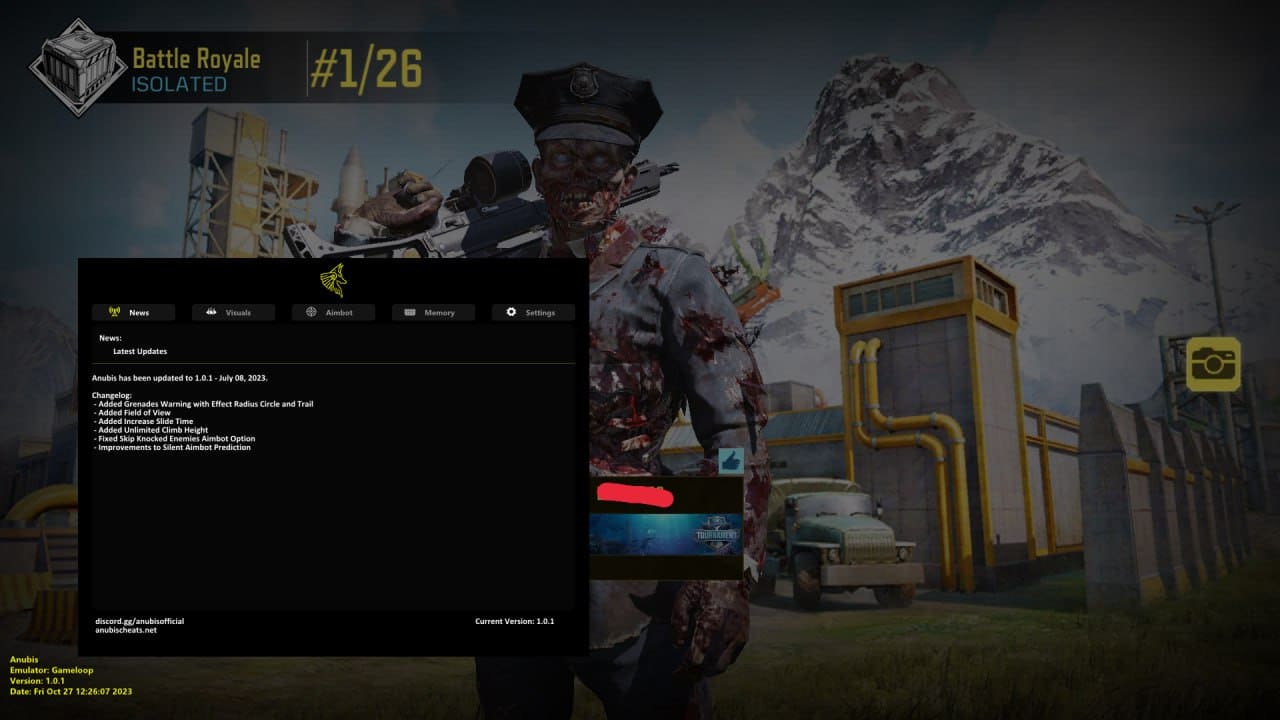Select the Visuals binoculars icon
1280x720 pixels.
point(213,312)
